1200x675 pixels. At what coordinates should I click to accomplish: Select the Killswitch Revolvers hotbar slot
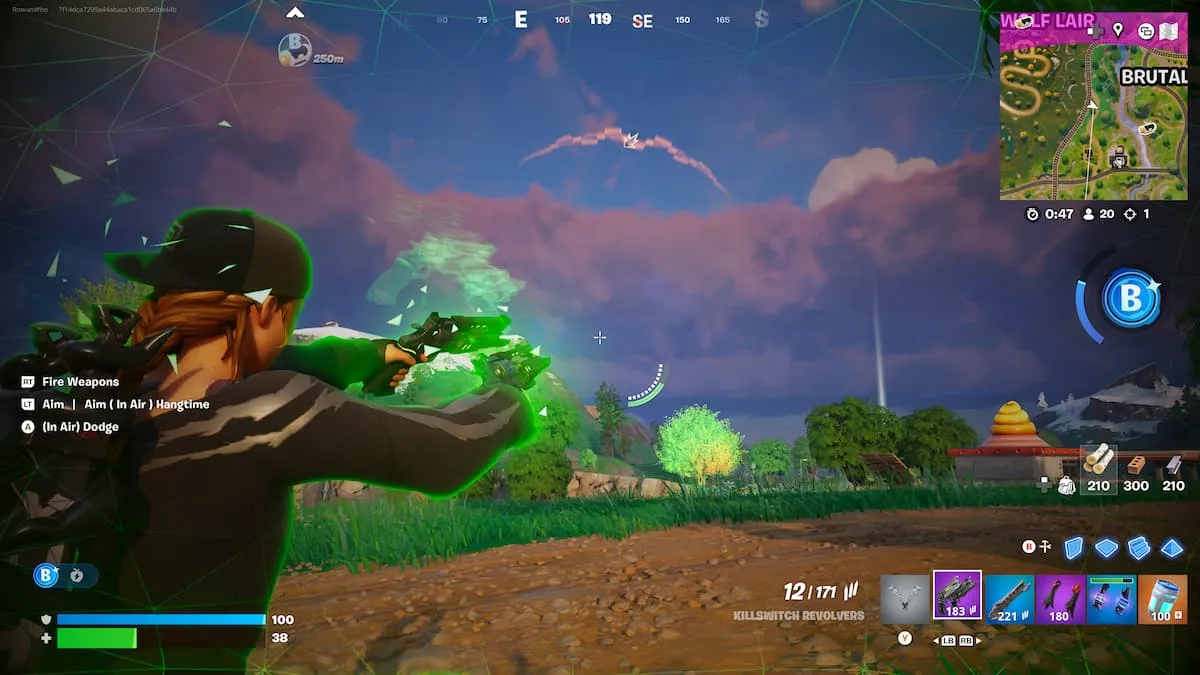[957, 595]
